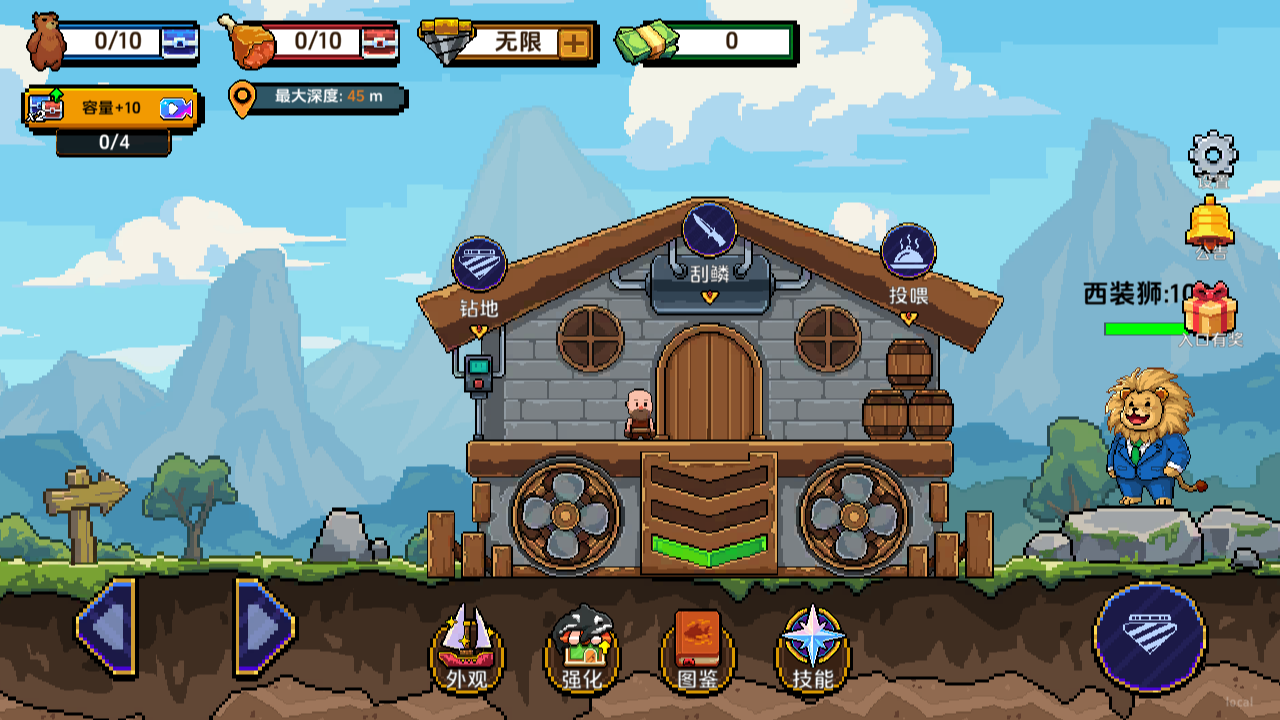Move left with the left arrow button
This screenshot has width=1280, height=720.
pos(106,627)
